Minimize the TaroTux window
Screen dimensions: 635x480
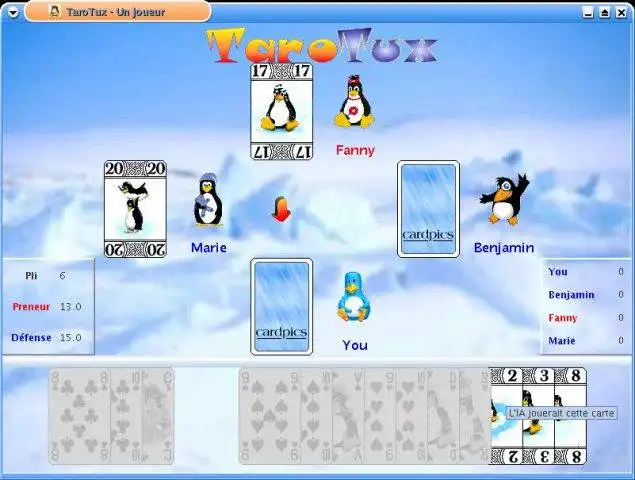[587, 12]
